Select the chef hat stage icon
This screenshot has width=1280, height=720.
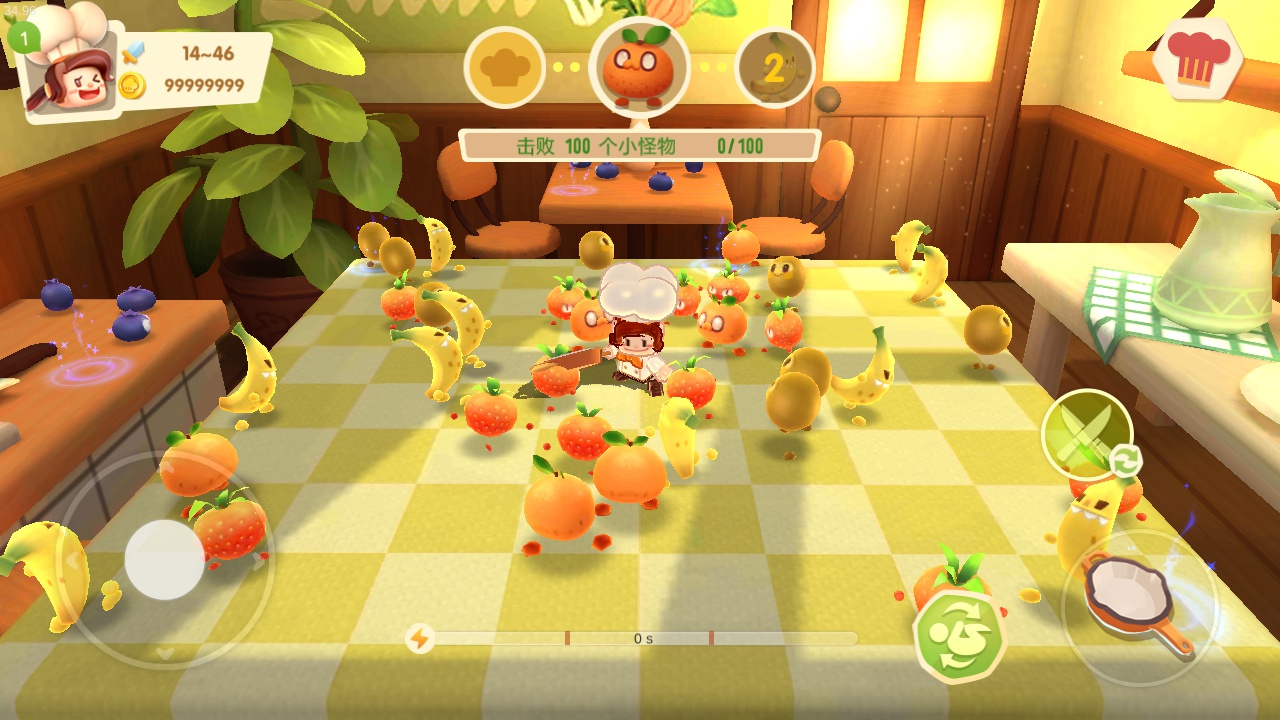tap(504, 67)
